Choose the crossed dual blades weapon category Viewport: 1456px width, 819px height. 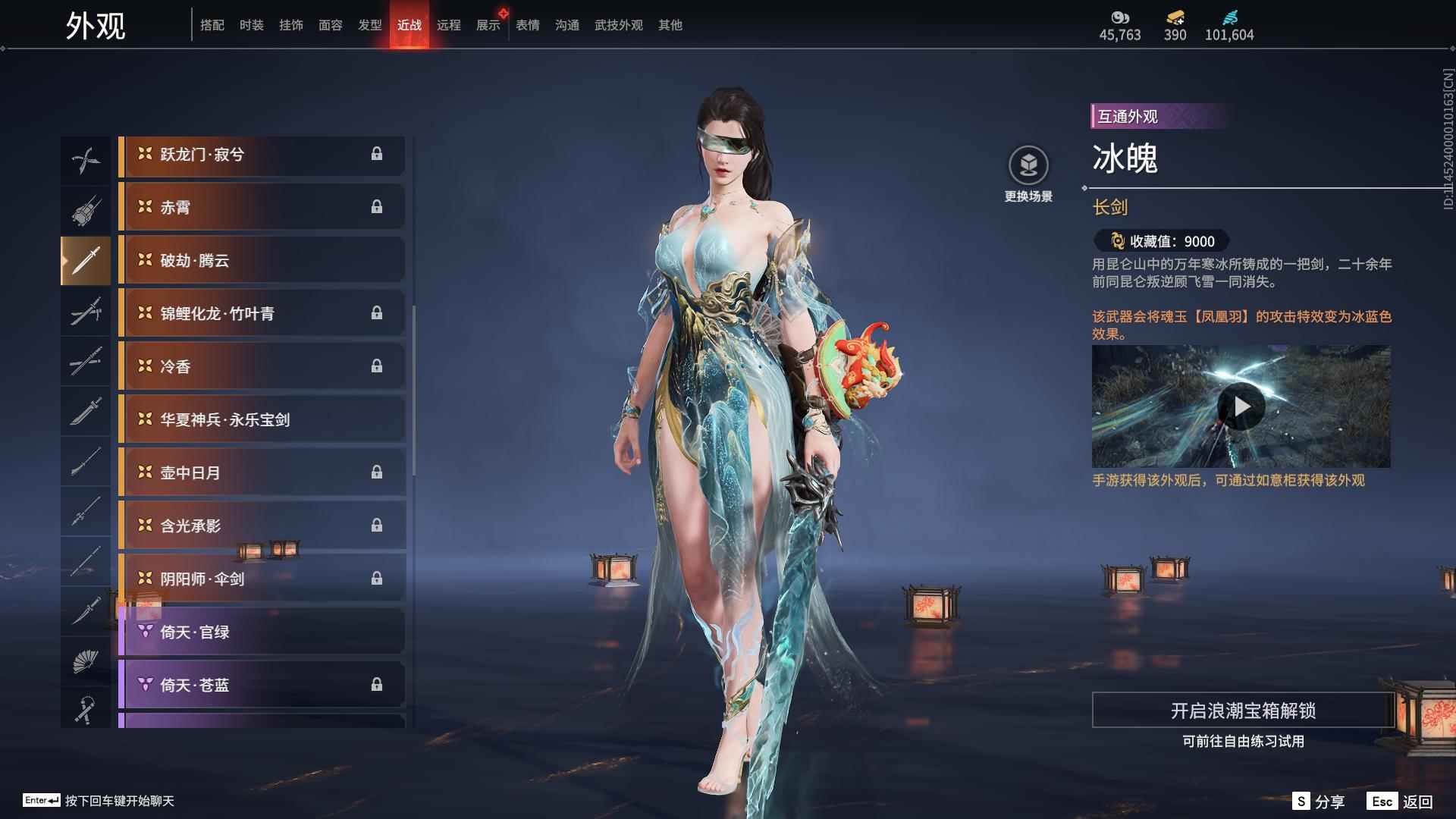point(85,160)
